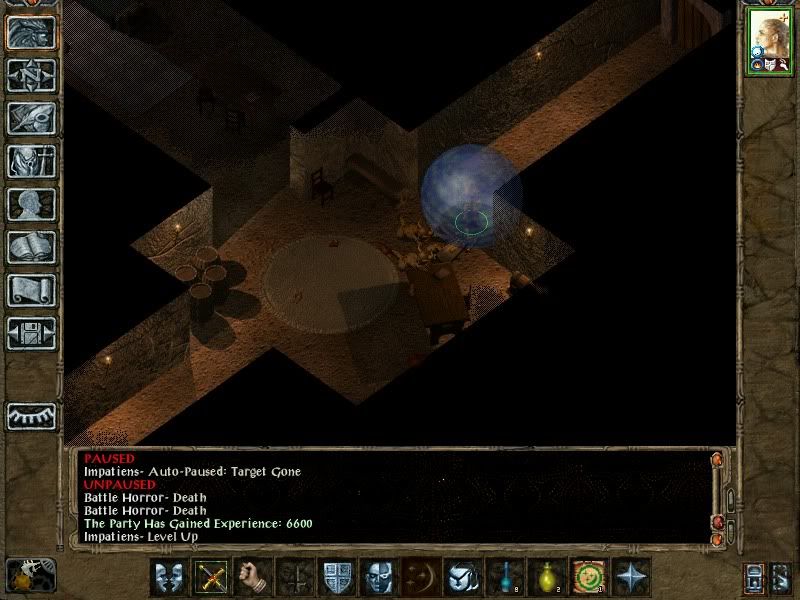The width and height of the screenshot is (800, 600).
Task: Select the Impatiens character portrait
Action: (x=768, y=41)
